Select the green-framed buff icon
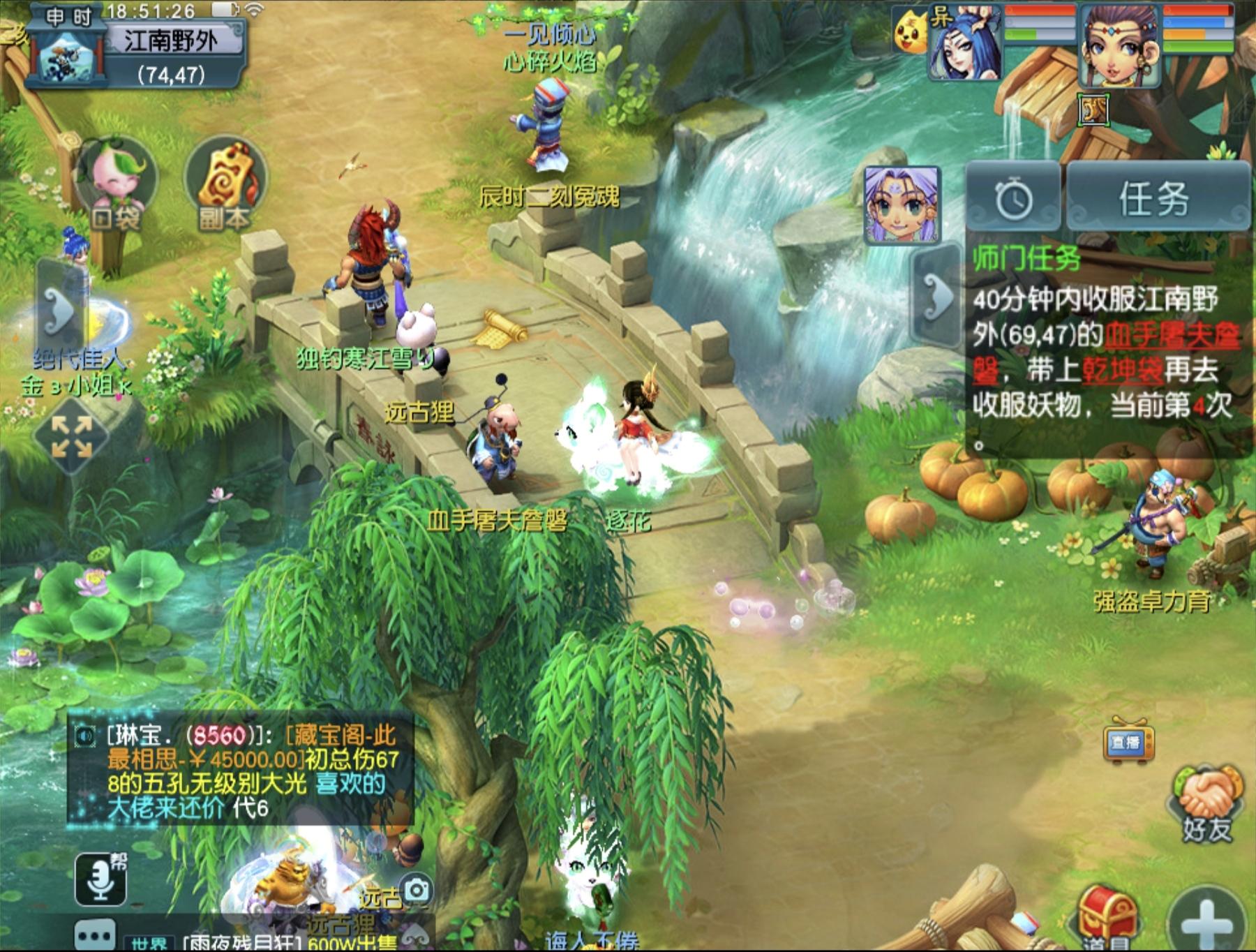Screen dimensions: 1256x952 pos(1093,110)
